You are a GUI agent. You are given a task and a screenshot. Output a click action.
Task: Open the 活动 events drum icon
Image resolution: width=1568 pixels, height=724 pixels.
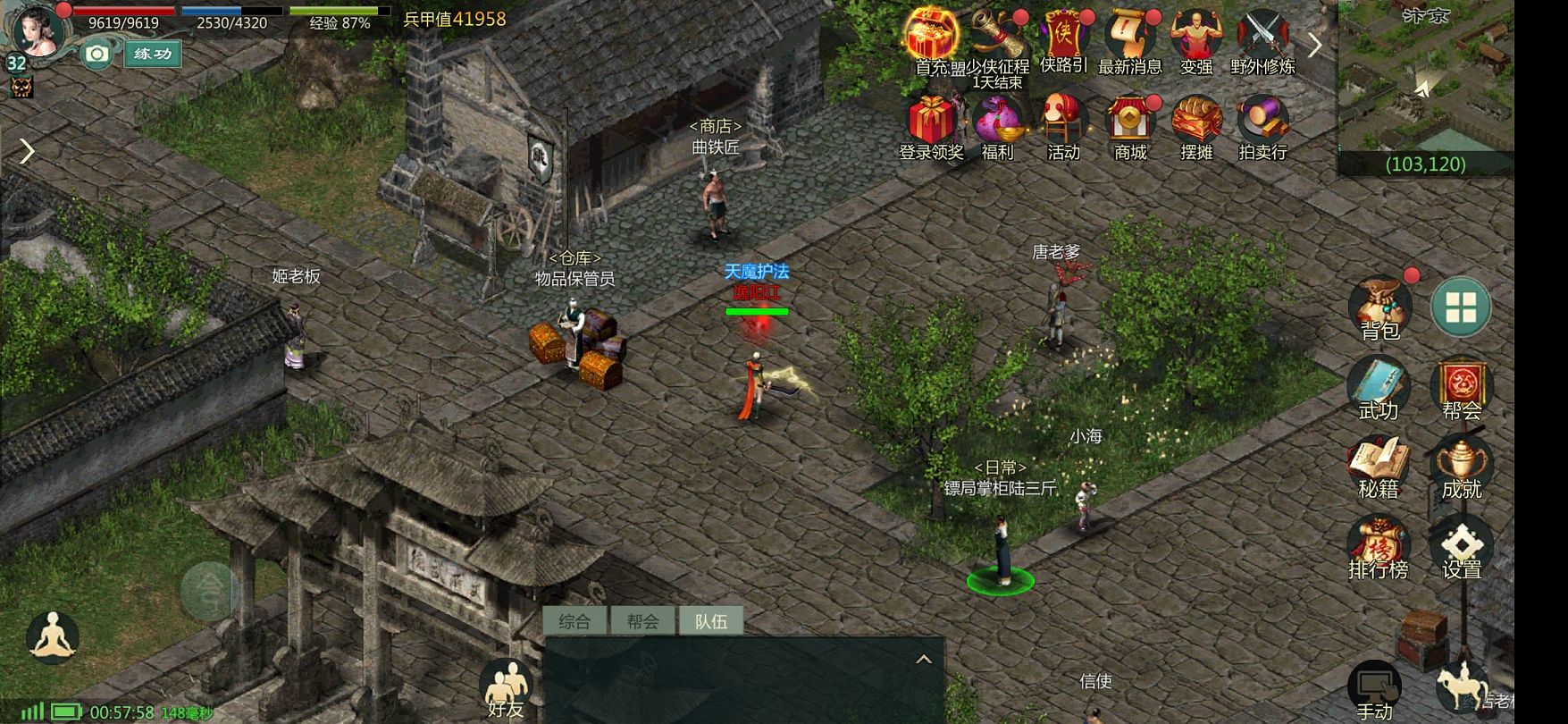click(x=1063, y=127)
